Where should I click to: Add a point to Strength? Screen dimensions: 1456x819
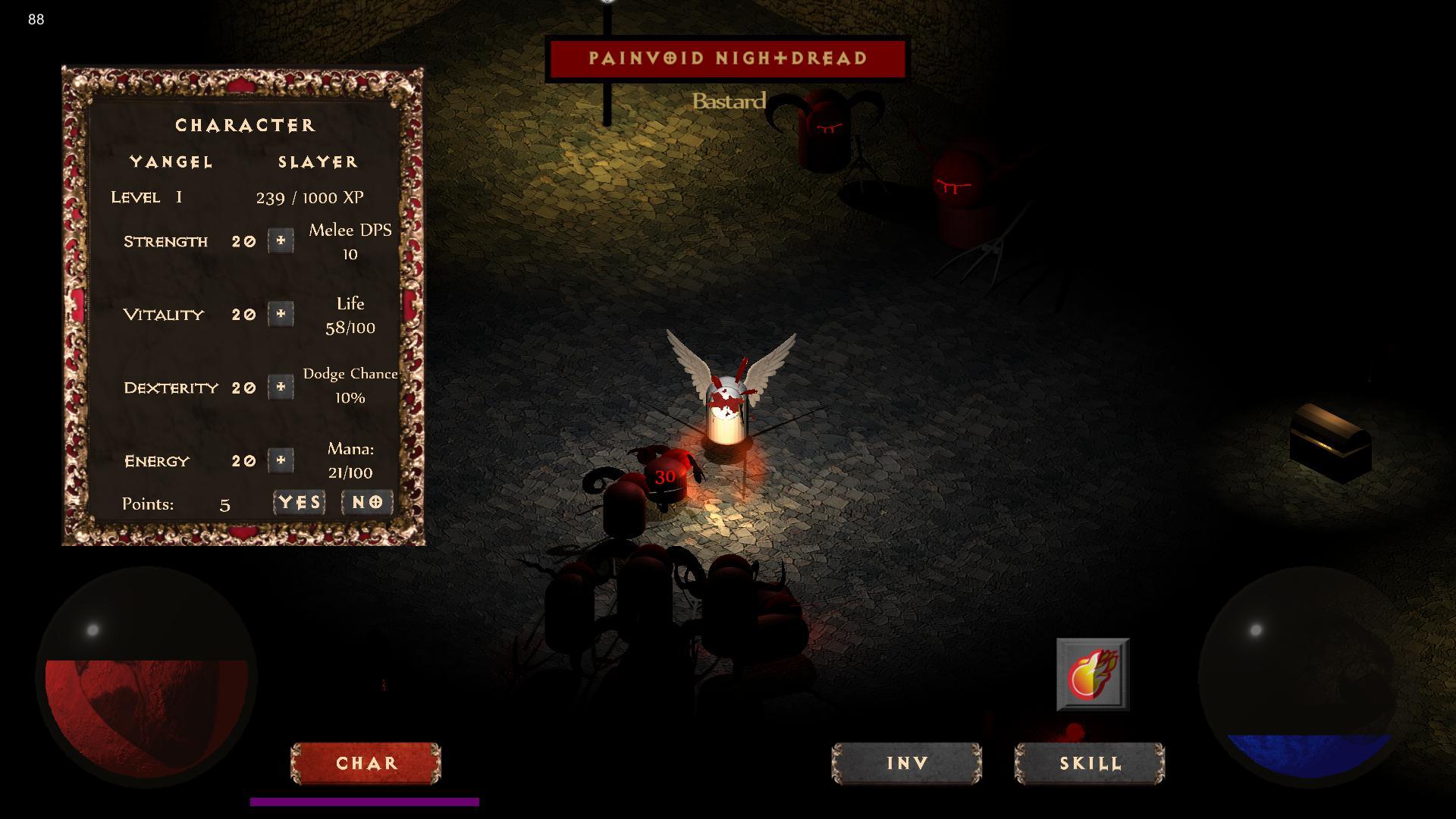(x=281, y=241)
